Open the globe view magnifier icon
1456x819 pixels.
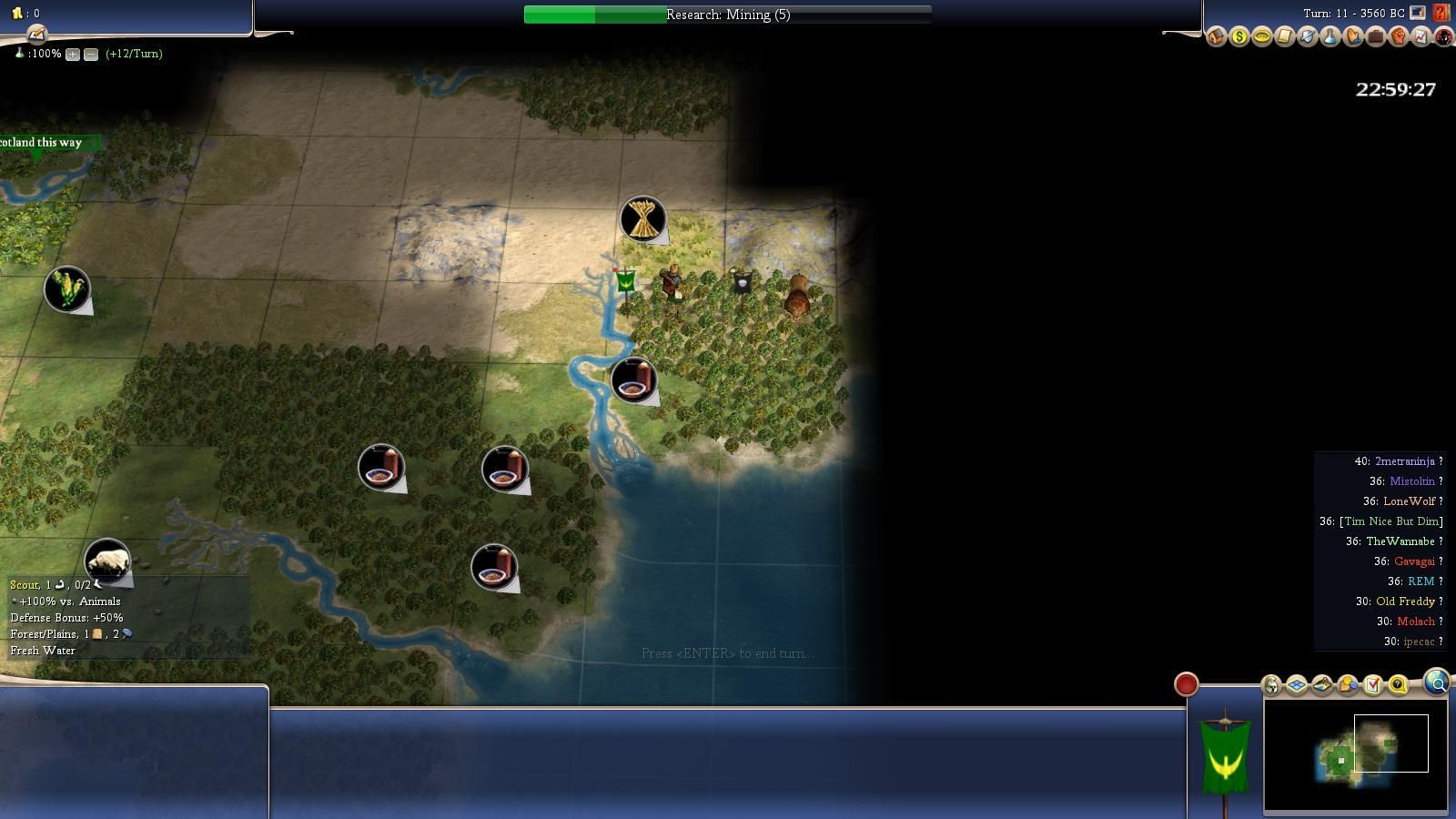(1437, 682)
